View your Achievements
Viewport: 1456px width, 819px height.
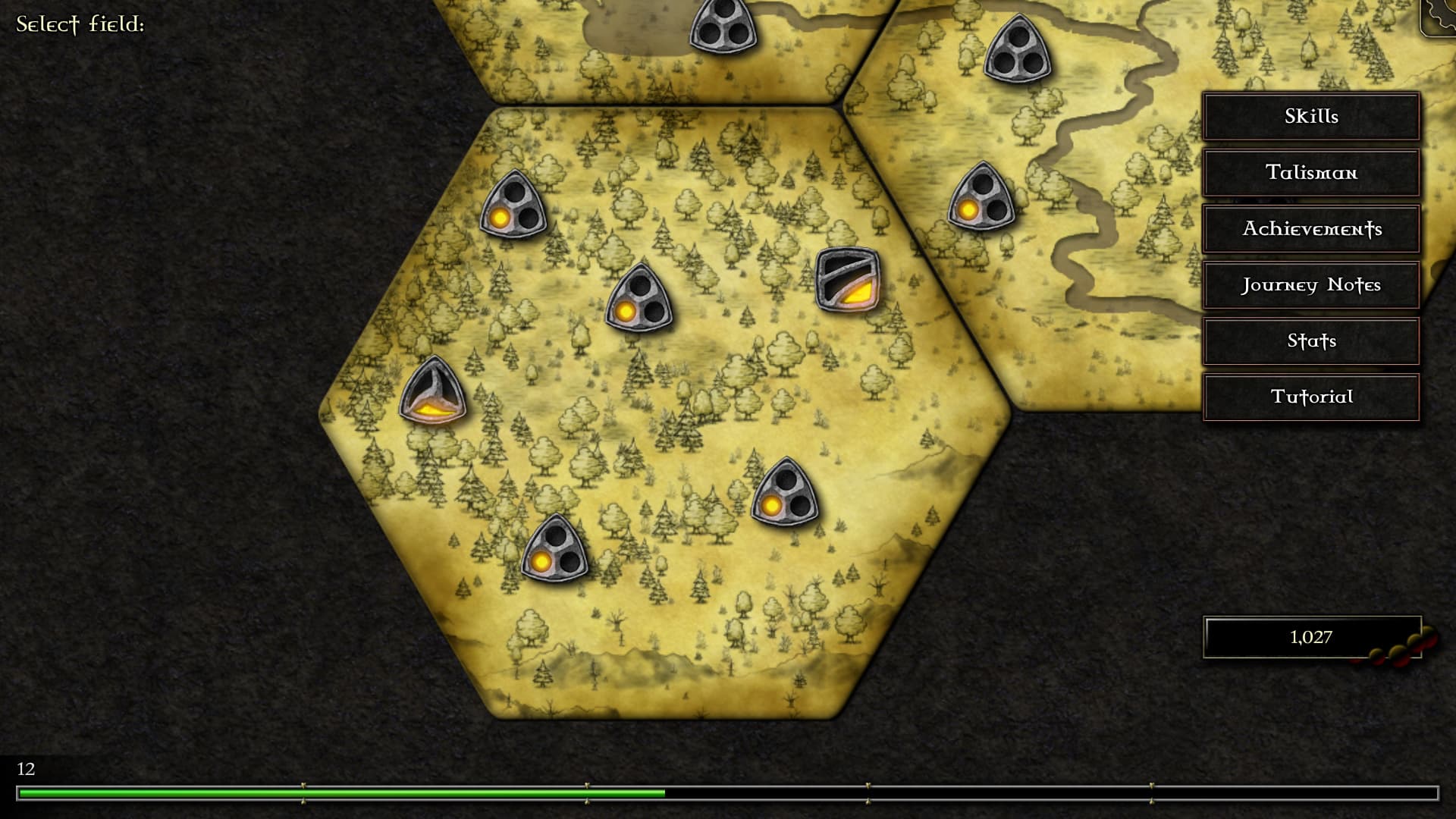click(1310, 228)
